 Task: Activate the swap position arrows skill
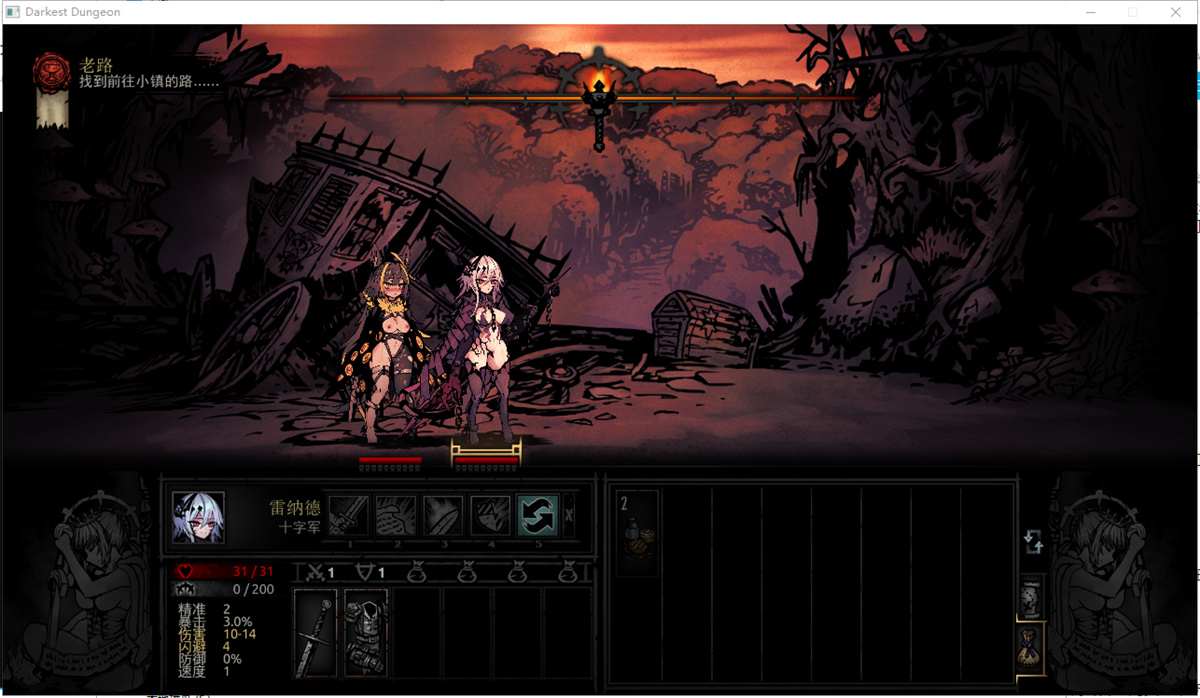pyautogui.click(x=538, y=515)
